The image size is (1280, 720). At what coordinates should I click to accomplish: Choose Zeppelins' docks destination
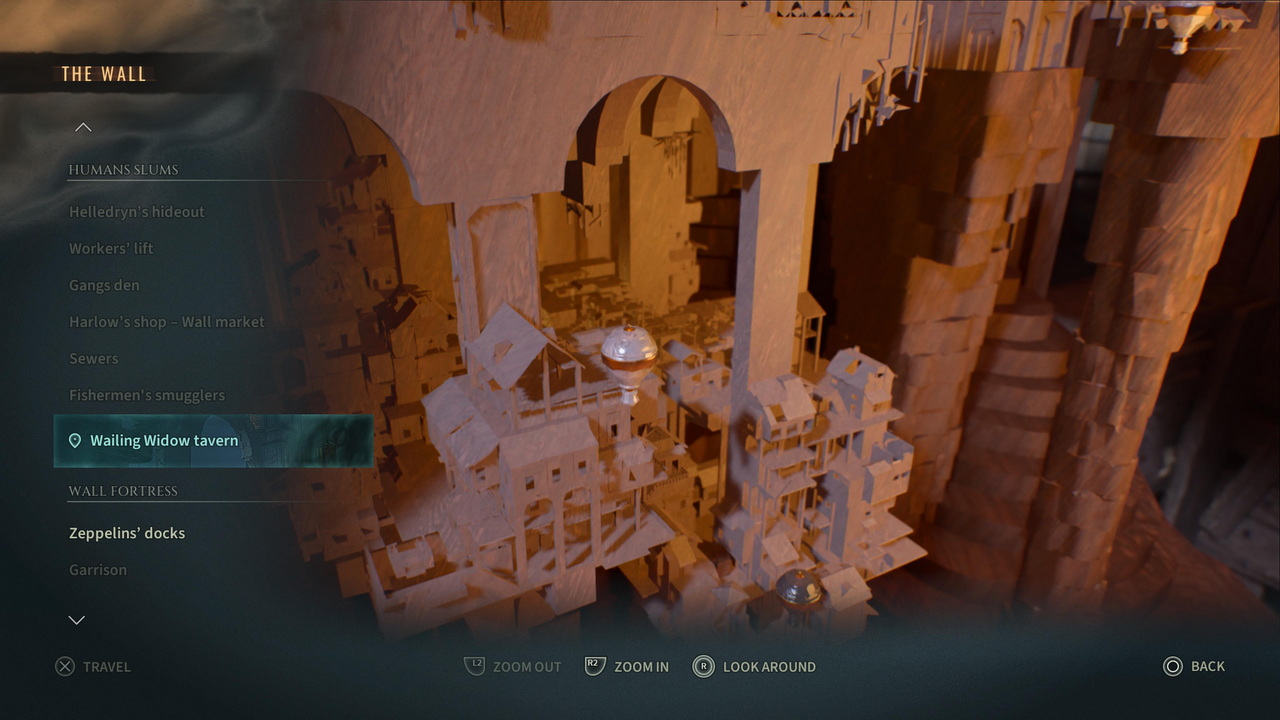127,533
